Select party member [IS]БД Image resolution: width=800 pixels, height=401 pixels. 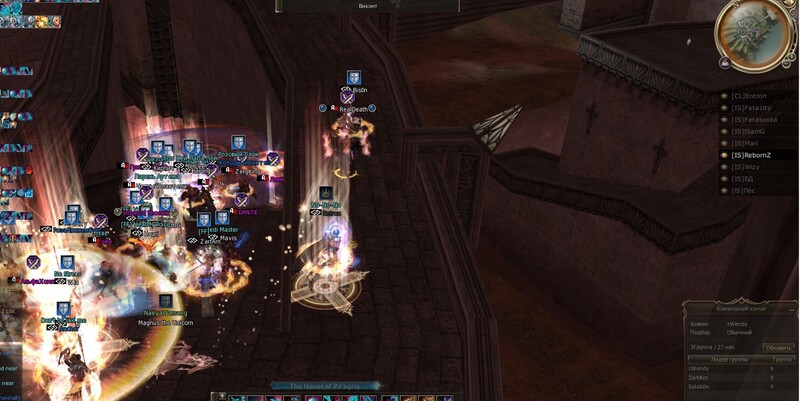coord(742,180)
